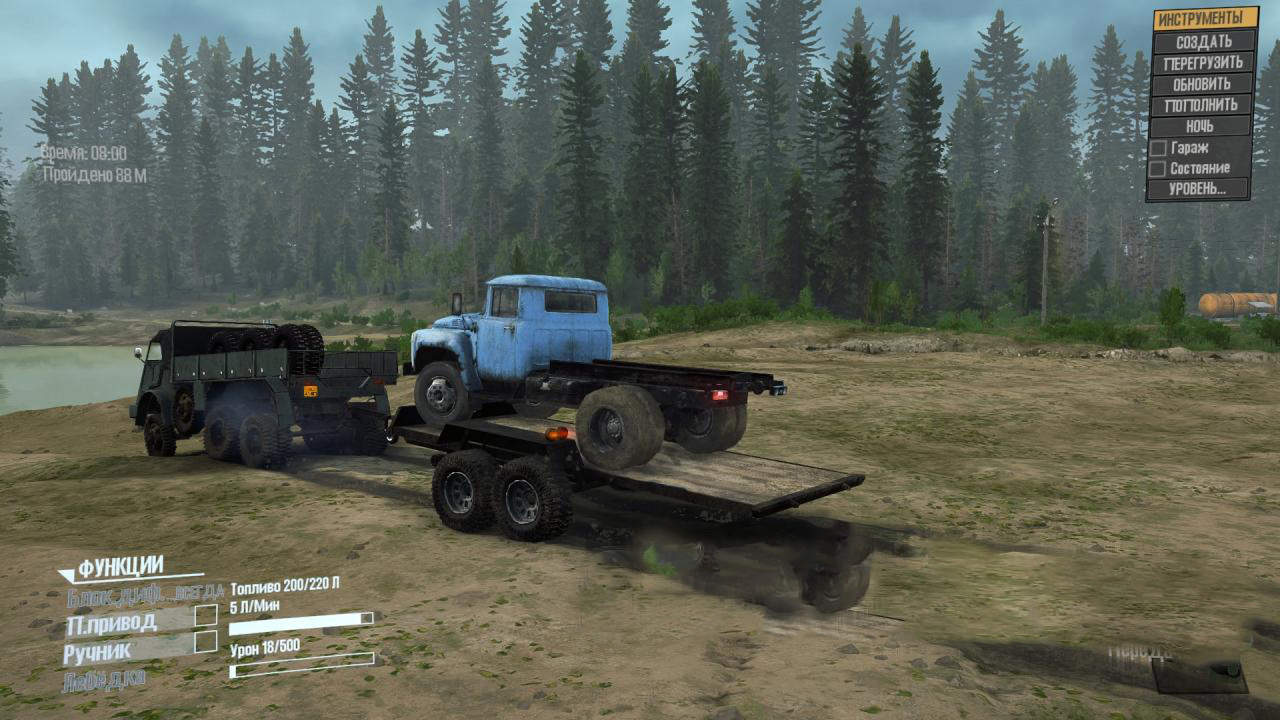Open the ИНСТРУМЕНТЫ tools menu header
This screenshot has height=720, width=1280.
[1205, 18]
